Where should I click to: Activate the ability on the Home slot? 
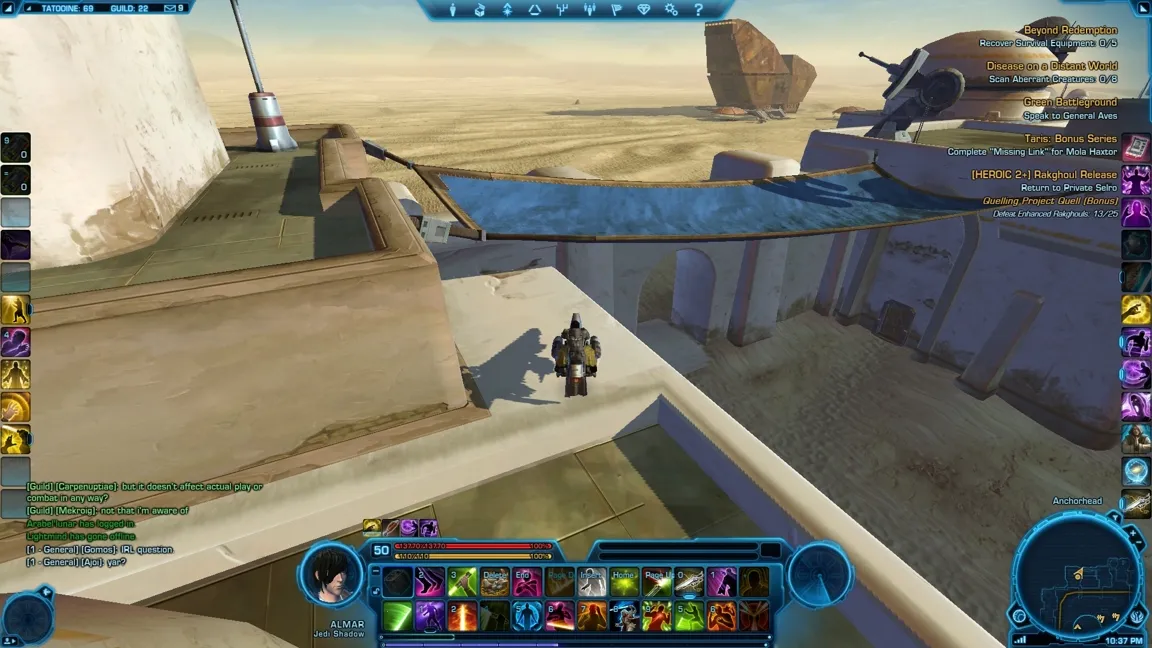coord(624,582)
